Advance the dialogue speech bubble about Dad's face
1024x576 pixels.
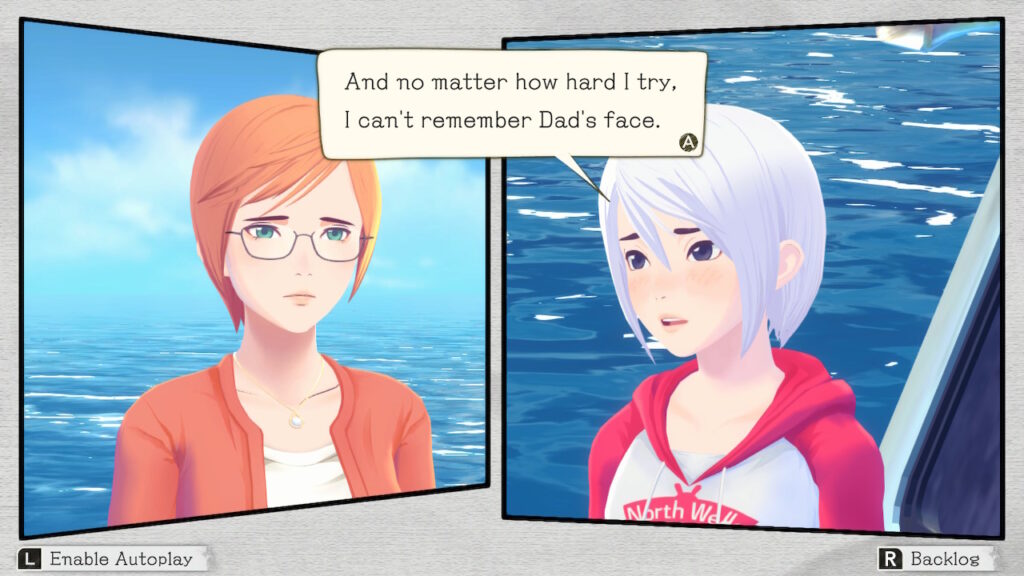pos(687,142)
